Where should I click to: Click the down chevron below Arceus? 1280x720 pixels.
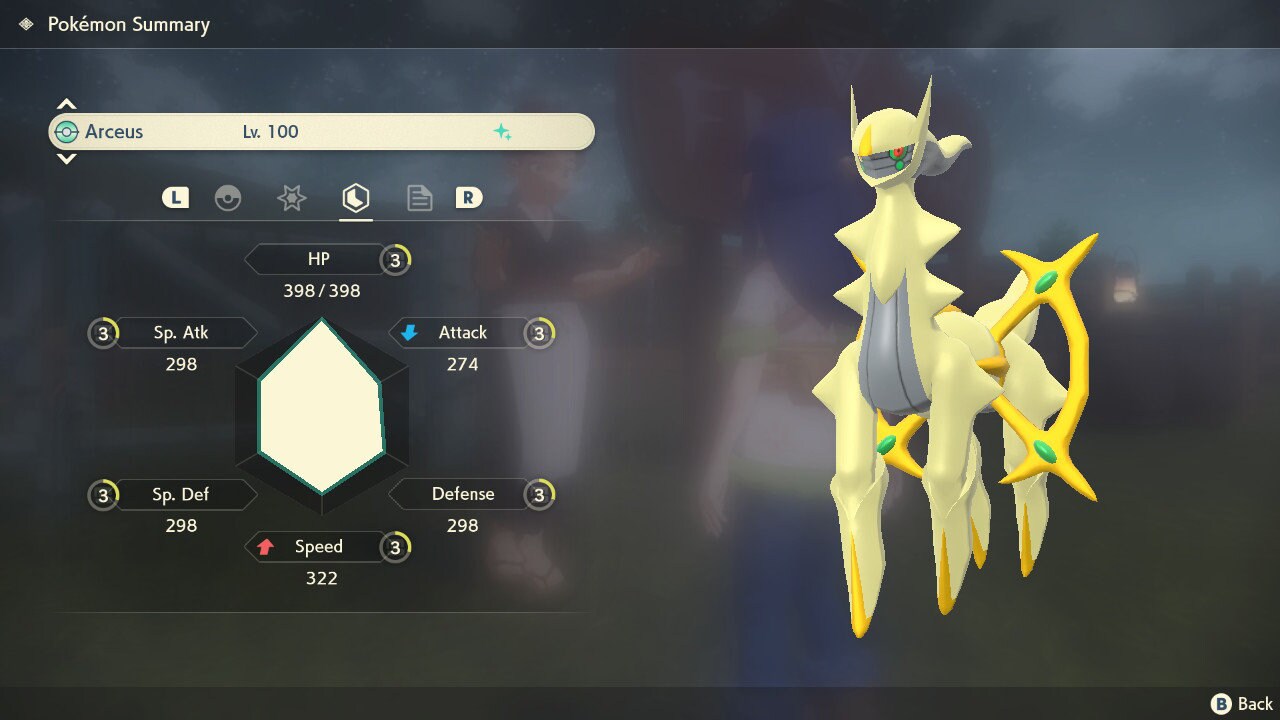(x=66, y=159)
